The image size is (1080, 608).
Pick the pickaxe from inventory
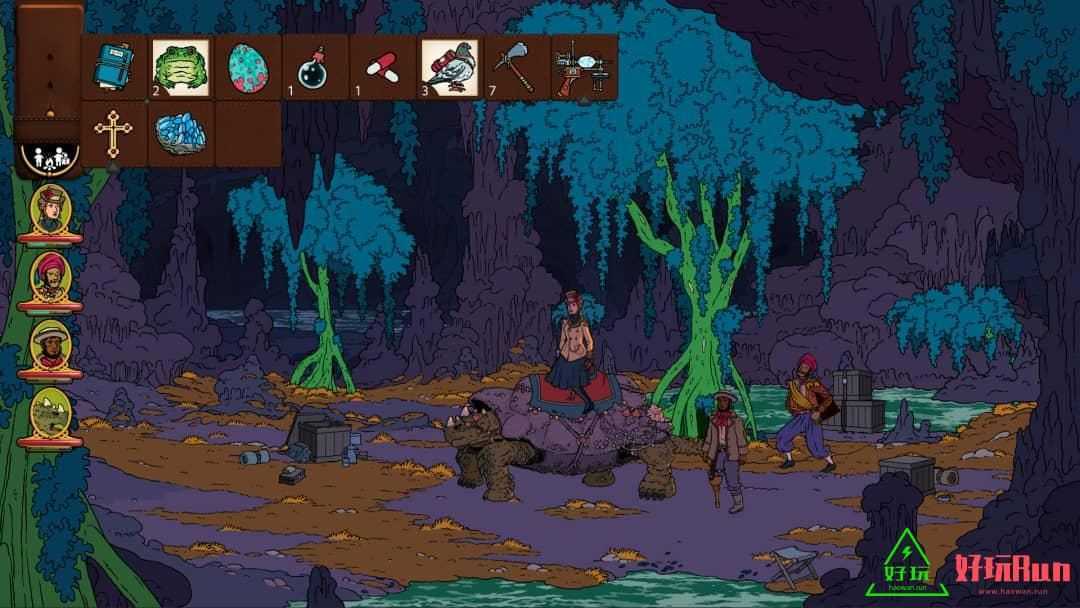tap(516, 68)
